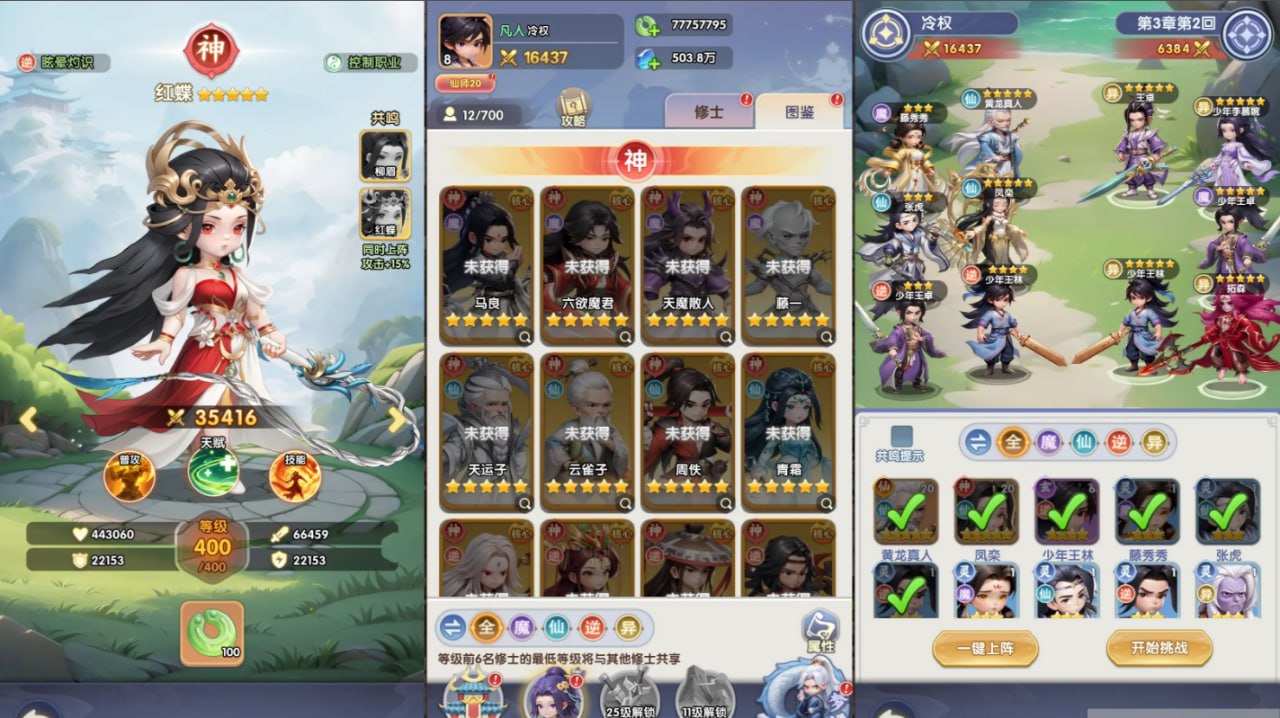Screen dimensions: 1280x718
Task: Click the jade ring item button
Action: tap(212, 633)
